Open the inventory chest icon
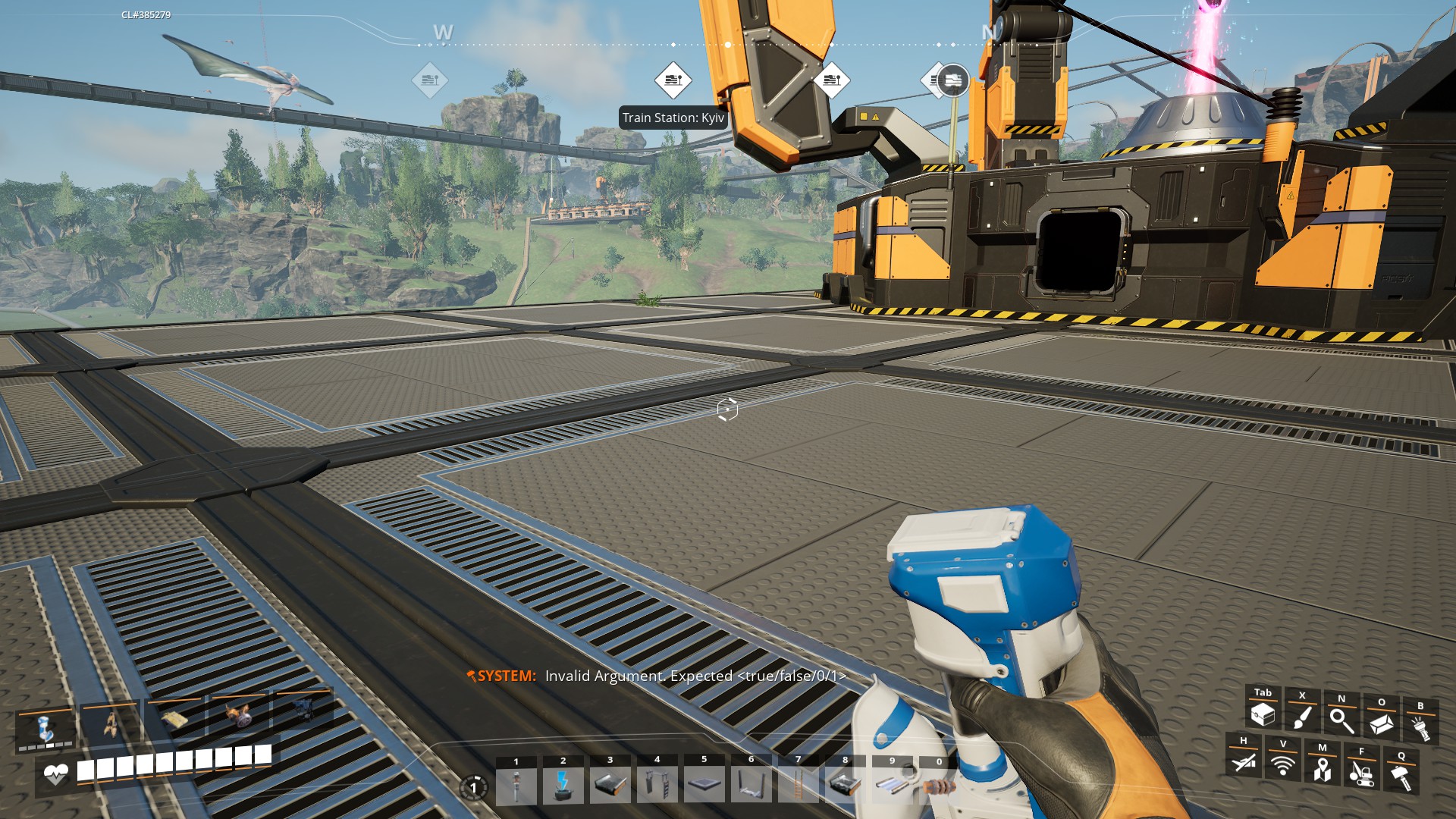This screenshot has width=1456, height=819. [x=1263, y=714]
